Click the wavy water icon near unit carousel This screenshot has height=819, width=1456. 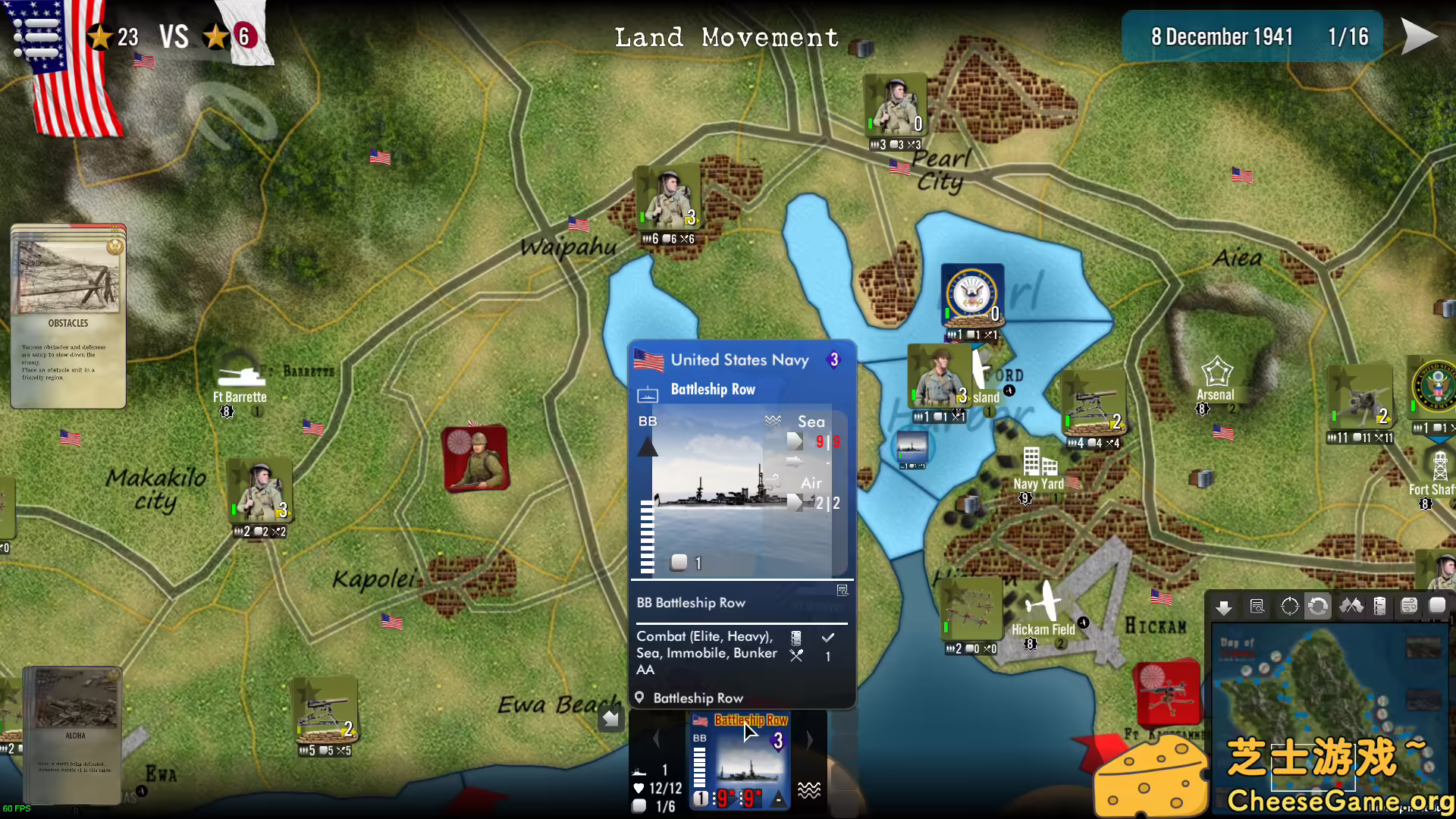(810, 789)
